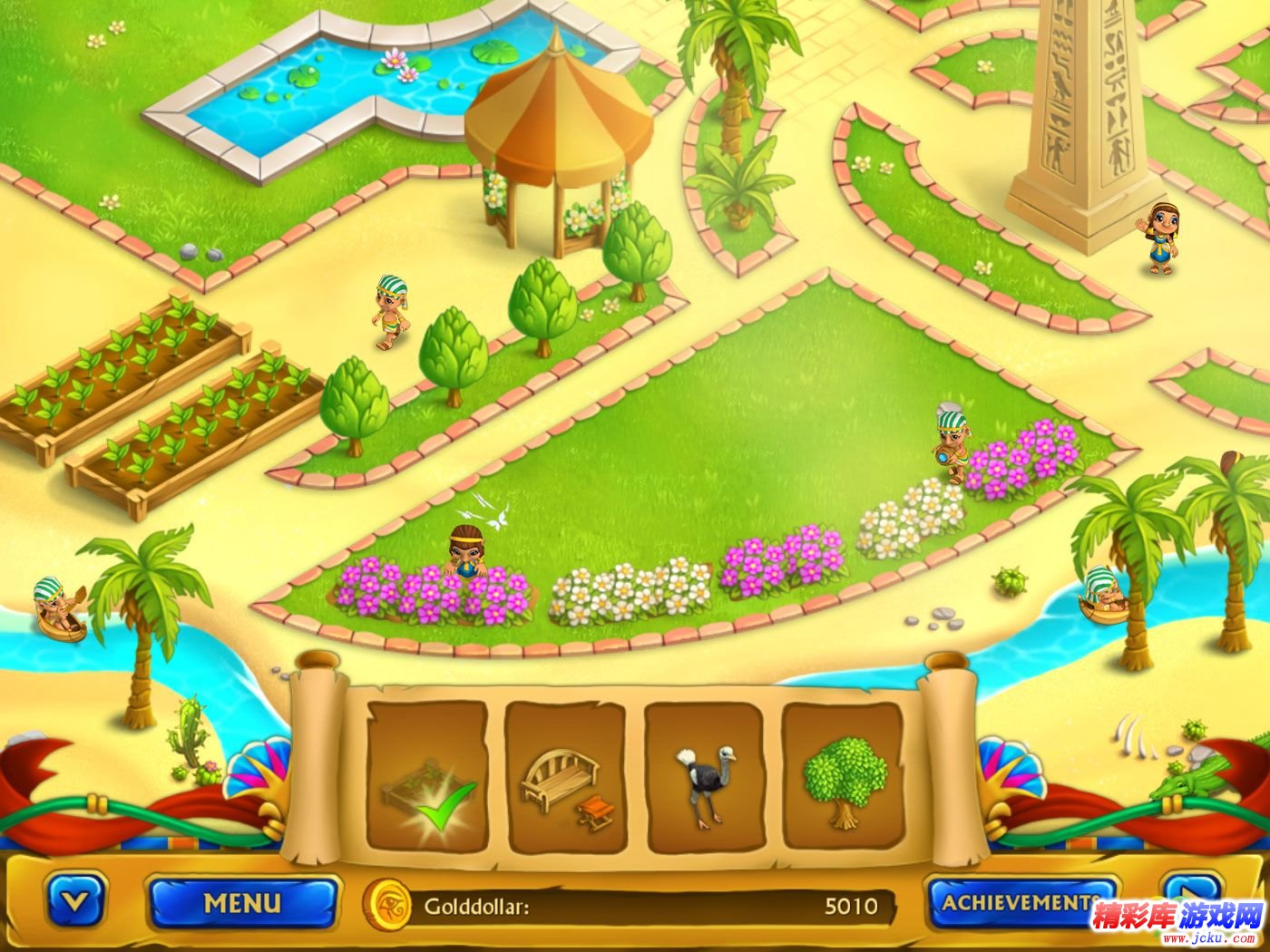Screen dimensions: 1270x952
Task: Open the MENU button
Action: 242,903
